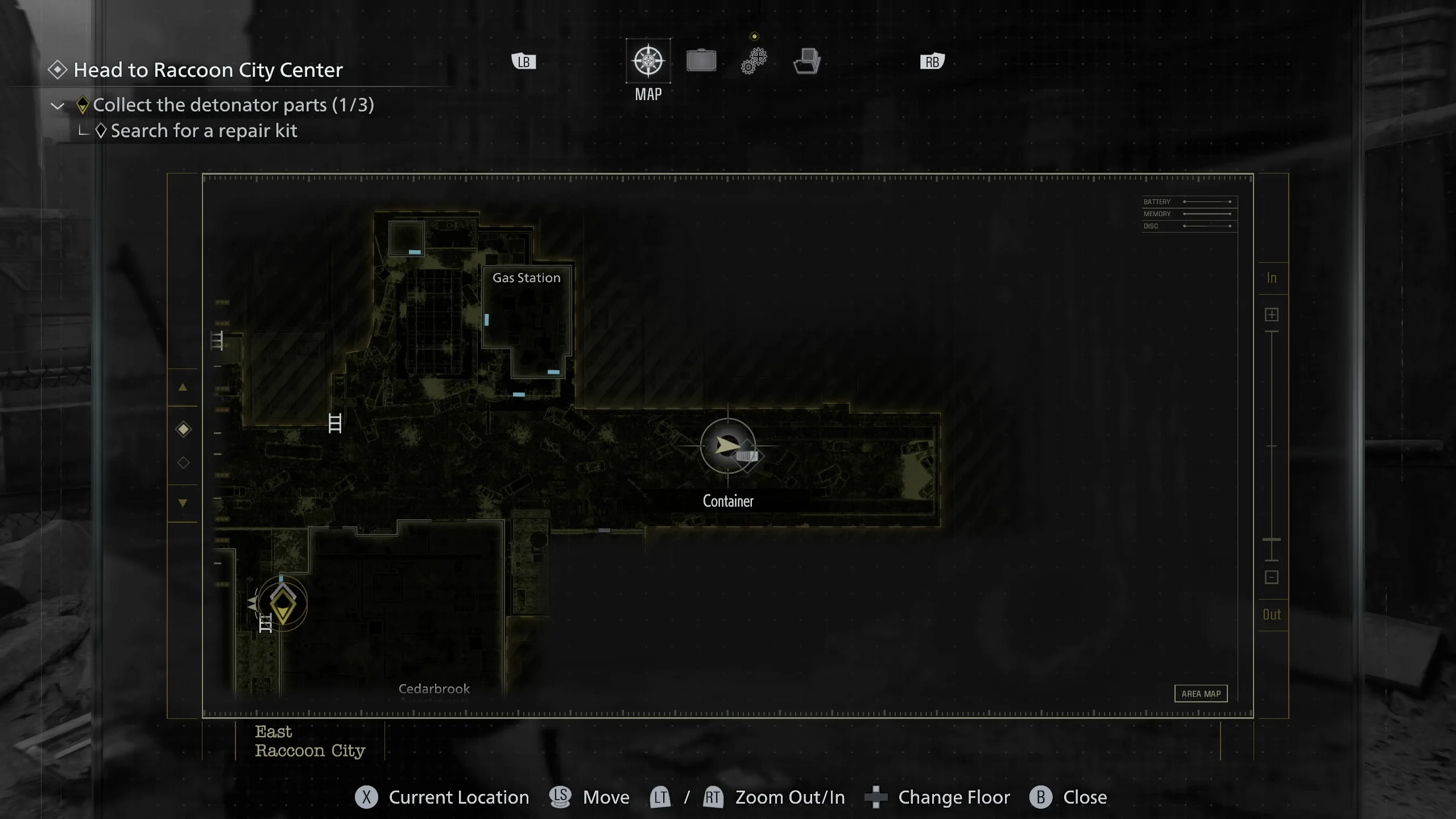Adjust the map zoom slider handle
The height and width of the screenshot is (819, 1456).
tap(1272, 539)
